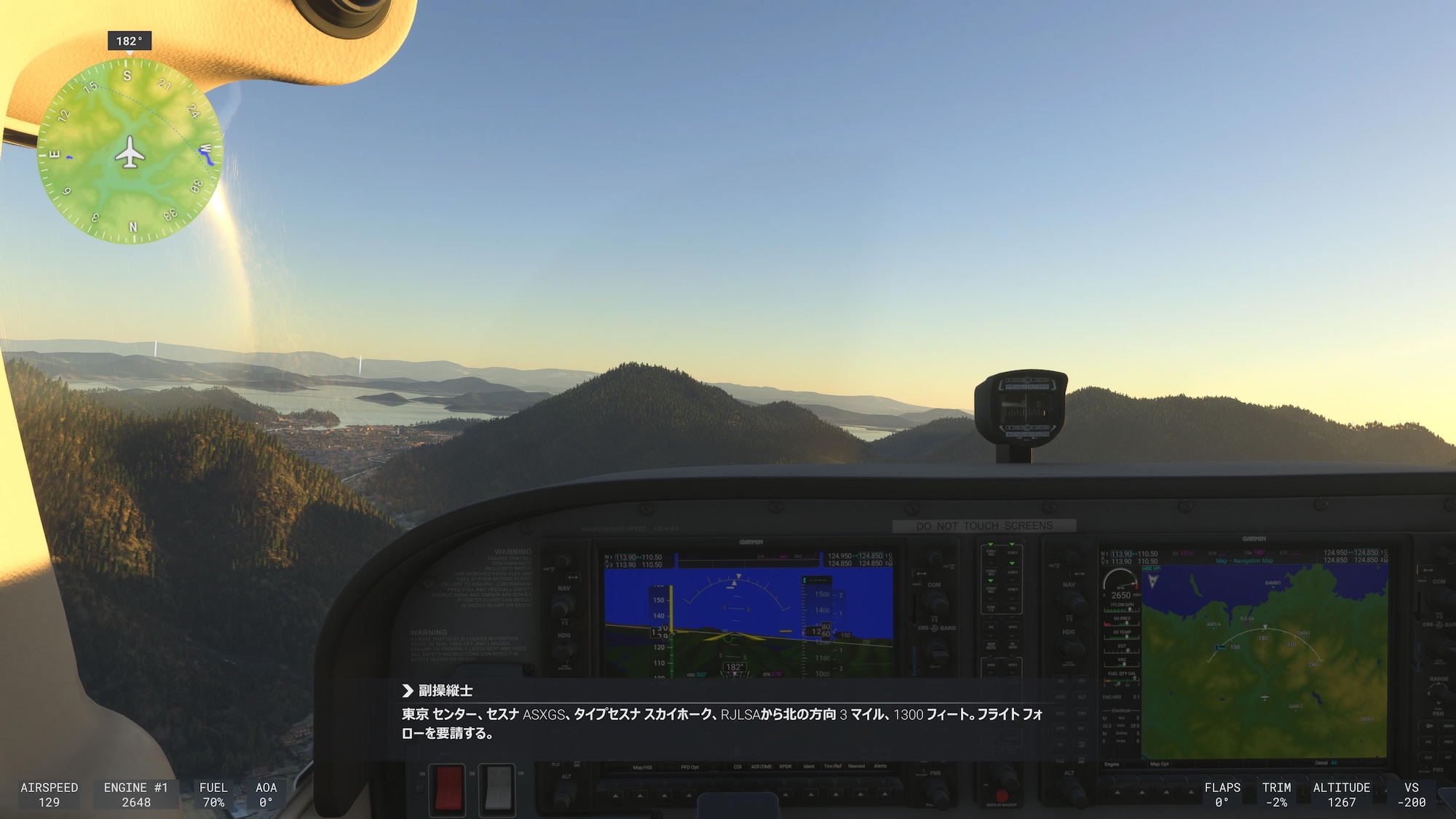Click the HDG knob on the right bezel

[1071, 646]
